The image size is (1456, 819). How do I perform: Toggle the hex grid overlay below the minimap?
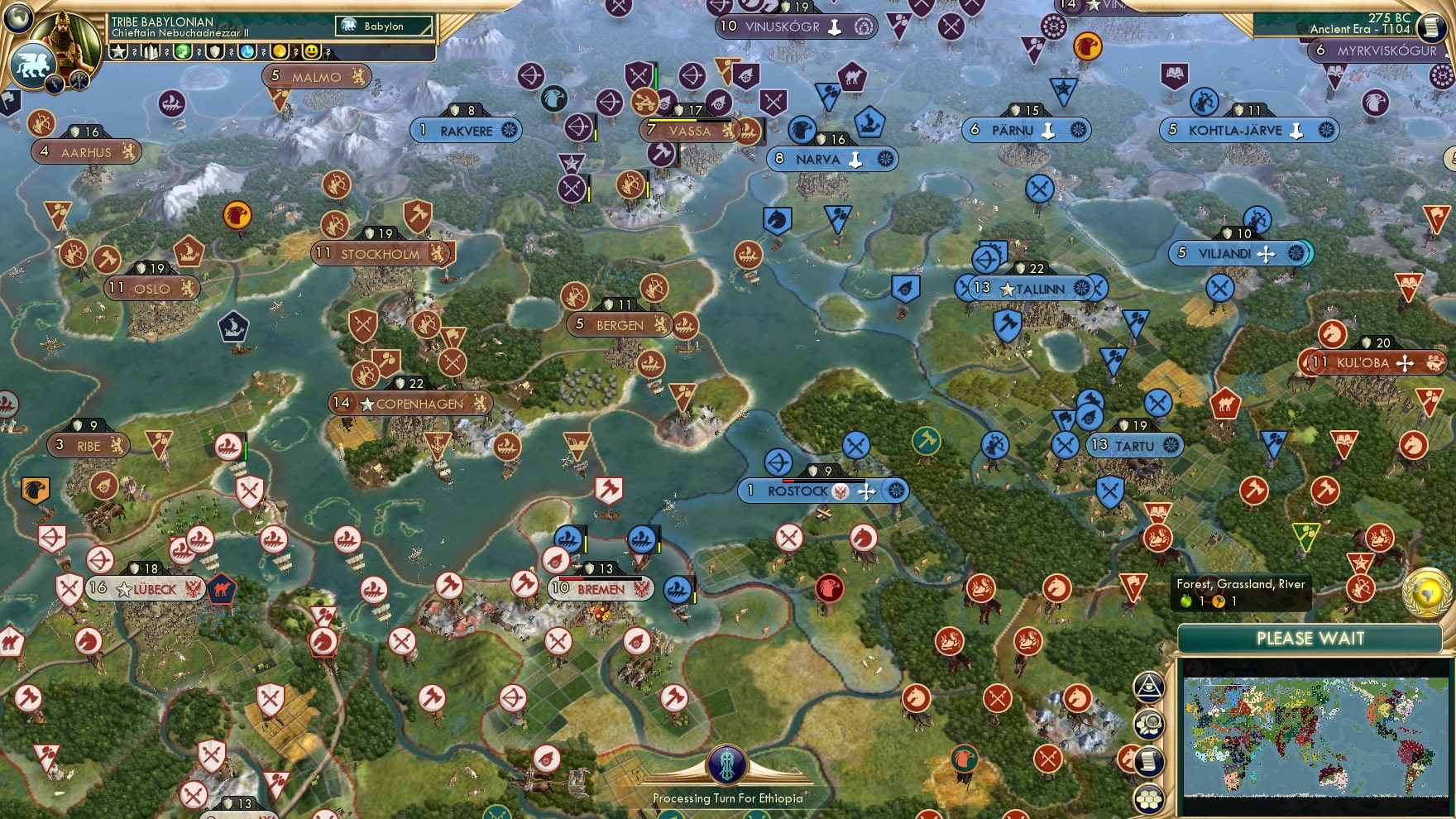pos(1149,797)
